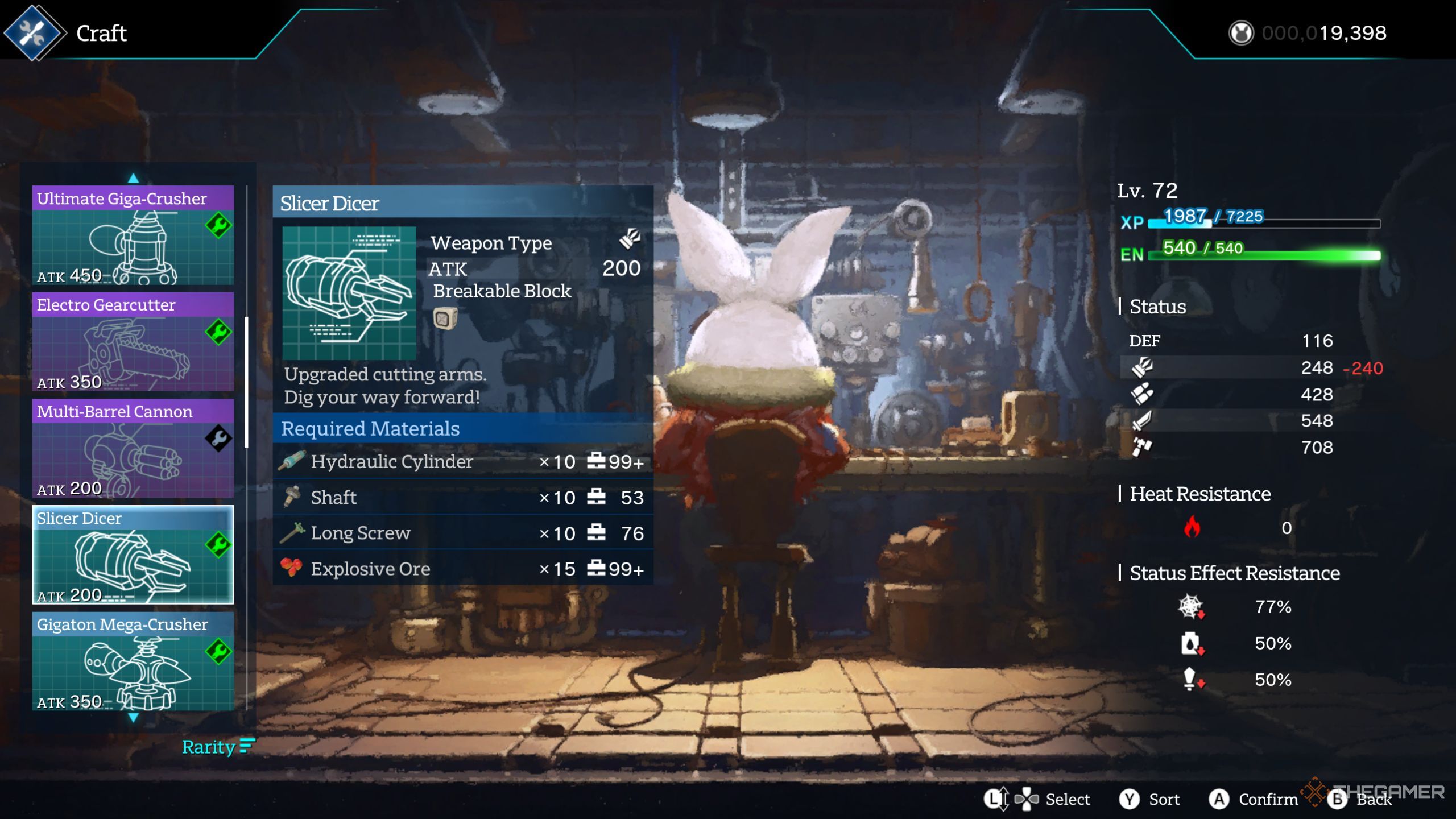Choose the Gigaton Mega-Crusher recipe
The height and width of the screenshot is (819, 1456).
coord(133,661)
